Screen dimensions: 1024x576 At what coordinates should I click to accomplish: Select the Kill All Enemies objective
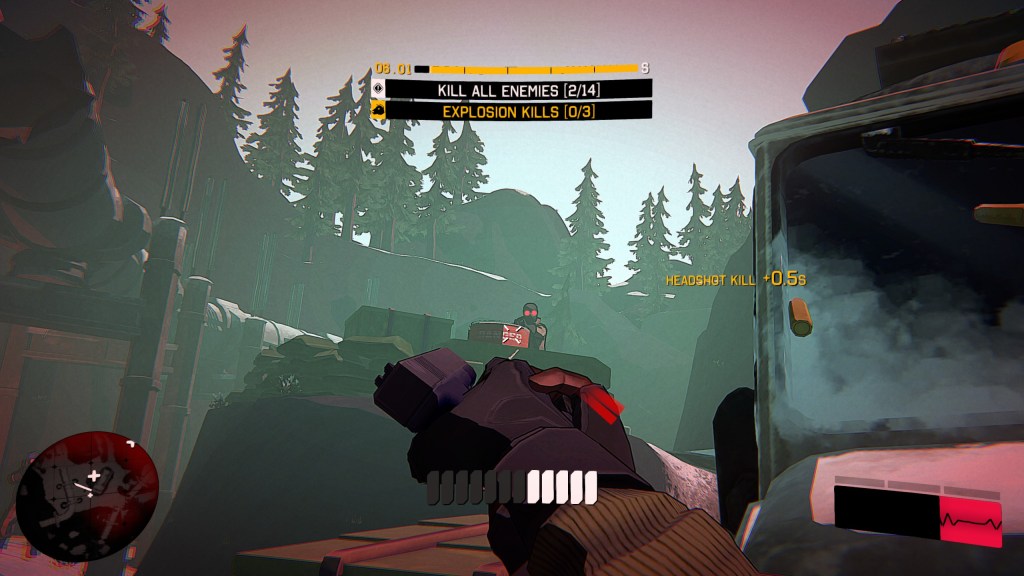pos(518,90)
